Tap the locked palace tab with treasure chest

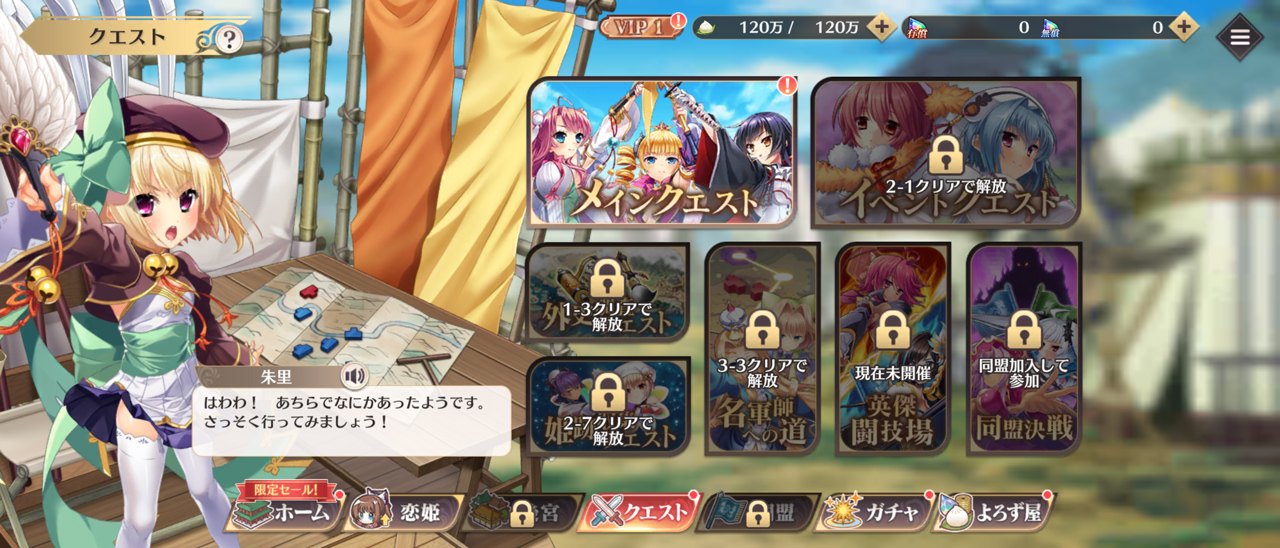[521, 513]
